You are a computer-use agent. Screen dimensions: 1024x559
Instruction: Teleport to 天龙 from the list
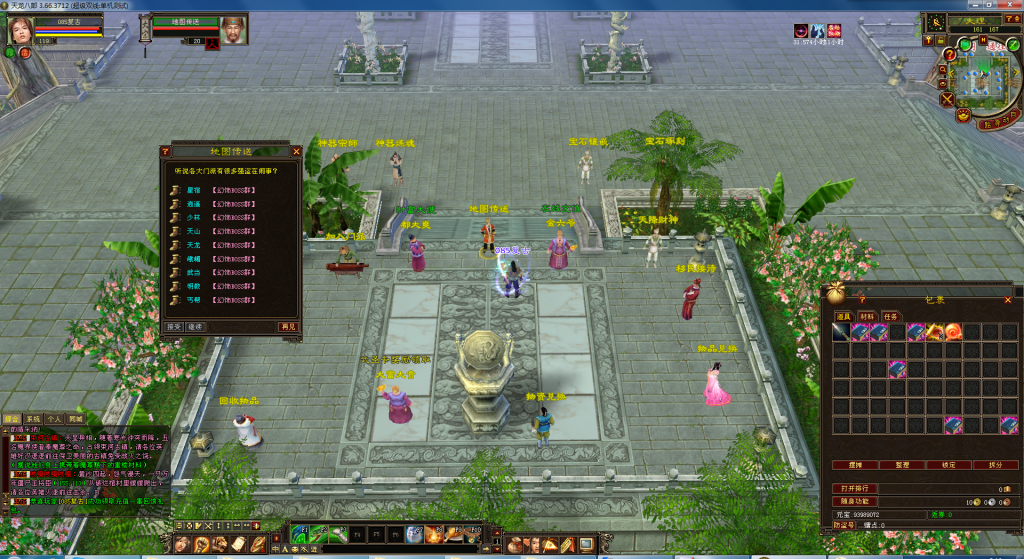point(193,244)
